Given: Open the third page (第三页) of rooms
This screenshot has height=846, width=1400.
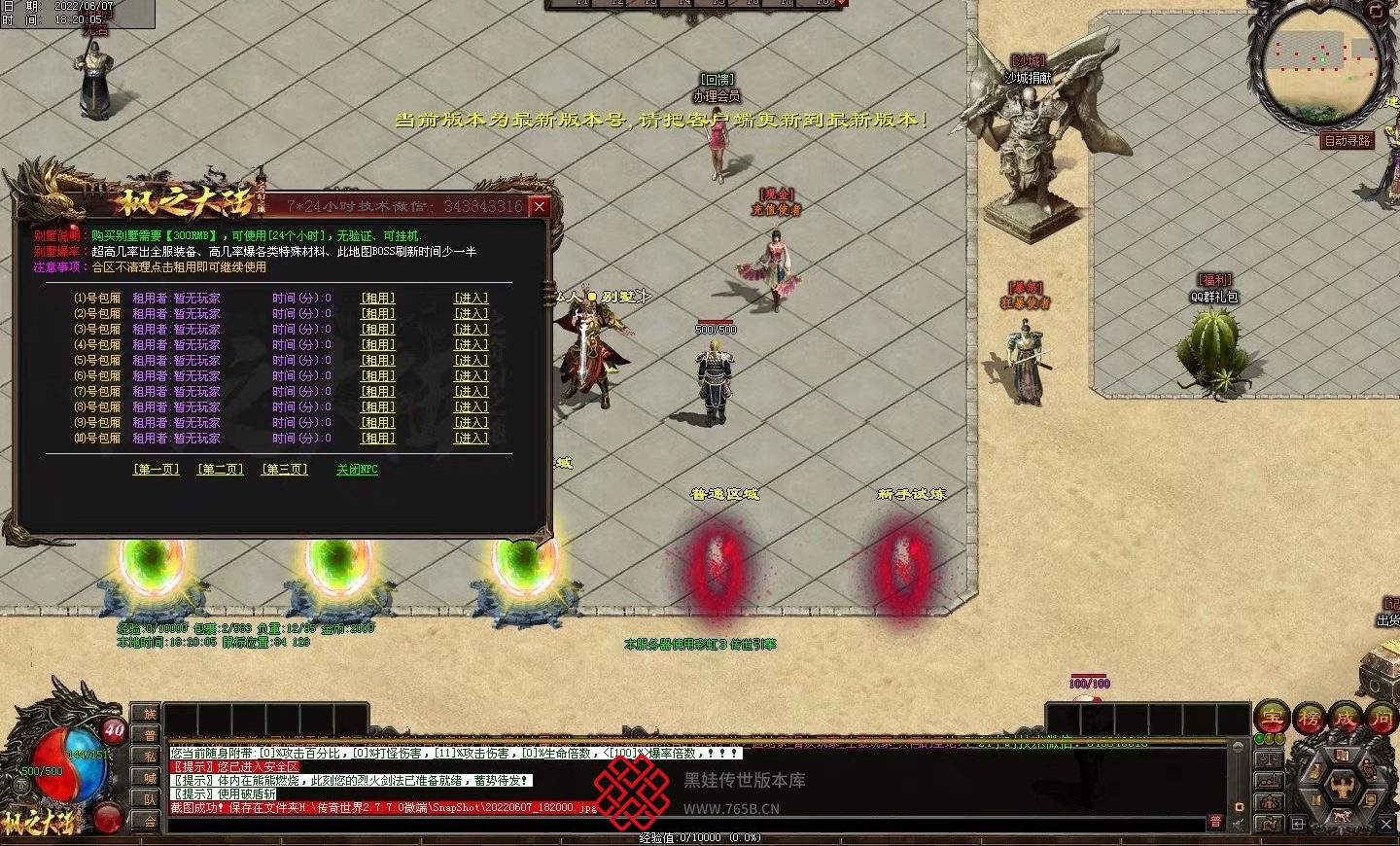Looking at the screenshot, I should point(285,470).
